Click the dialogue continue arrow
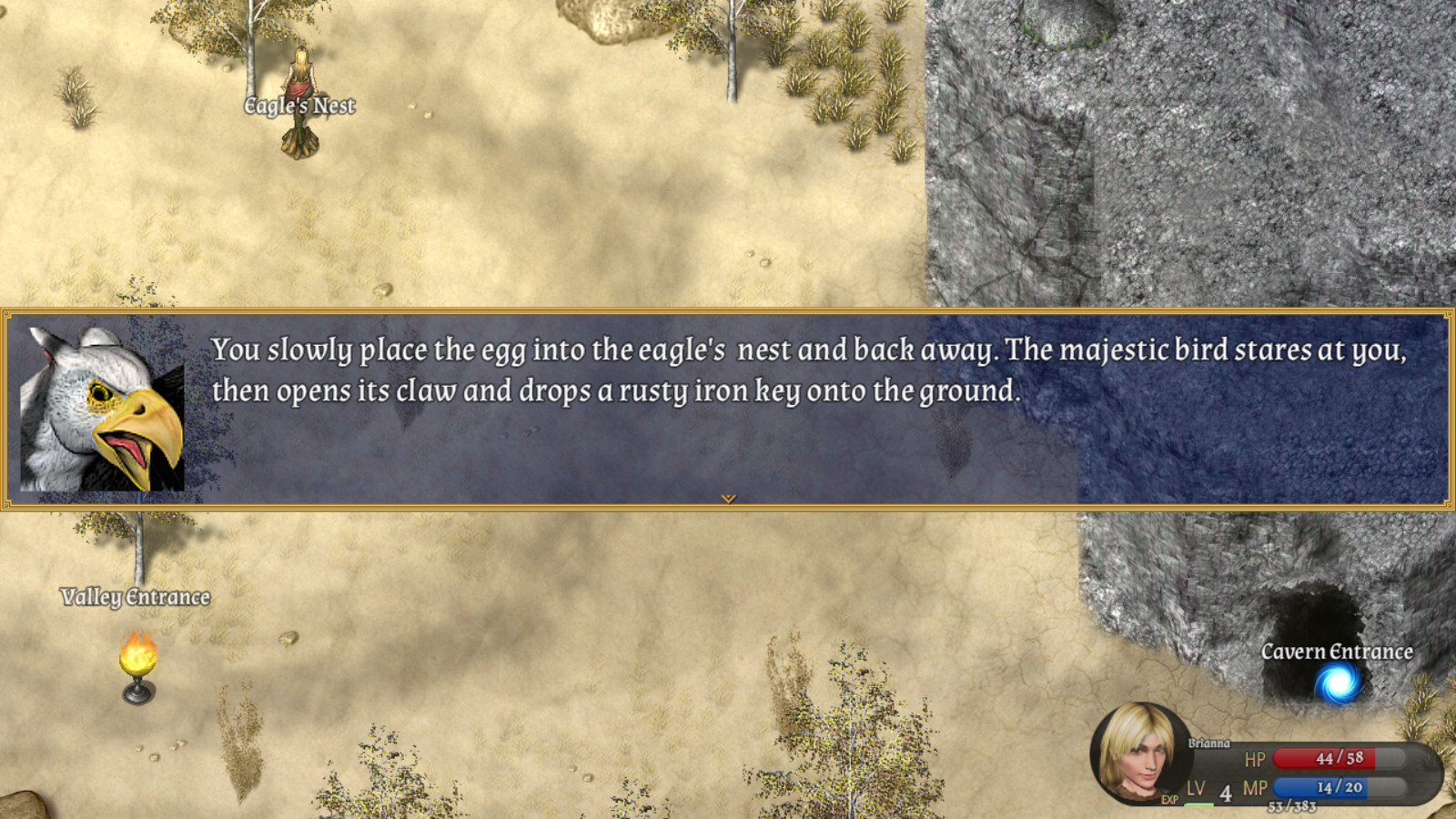Screen dimensions: 1456x819 [x=728, y=499]
